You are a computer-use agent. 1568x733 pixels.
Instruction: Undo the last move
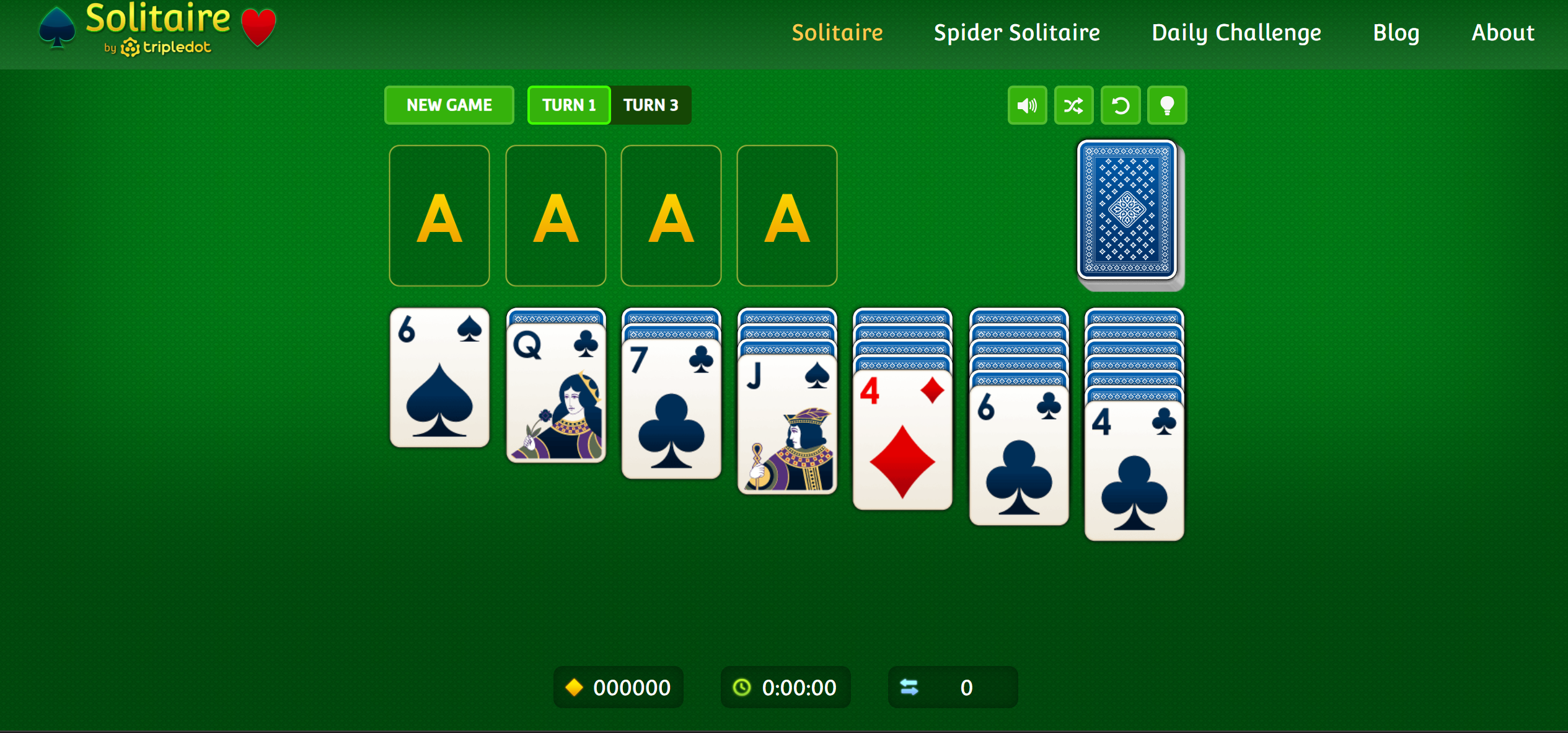(x=1120, y=105)
